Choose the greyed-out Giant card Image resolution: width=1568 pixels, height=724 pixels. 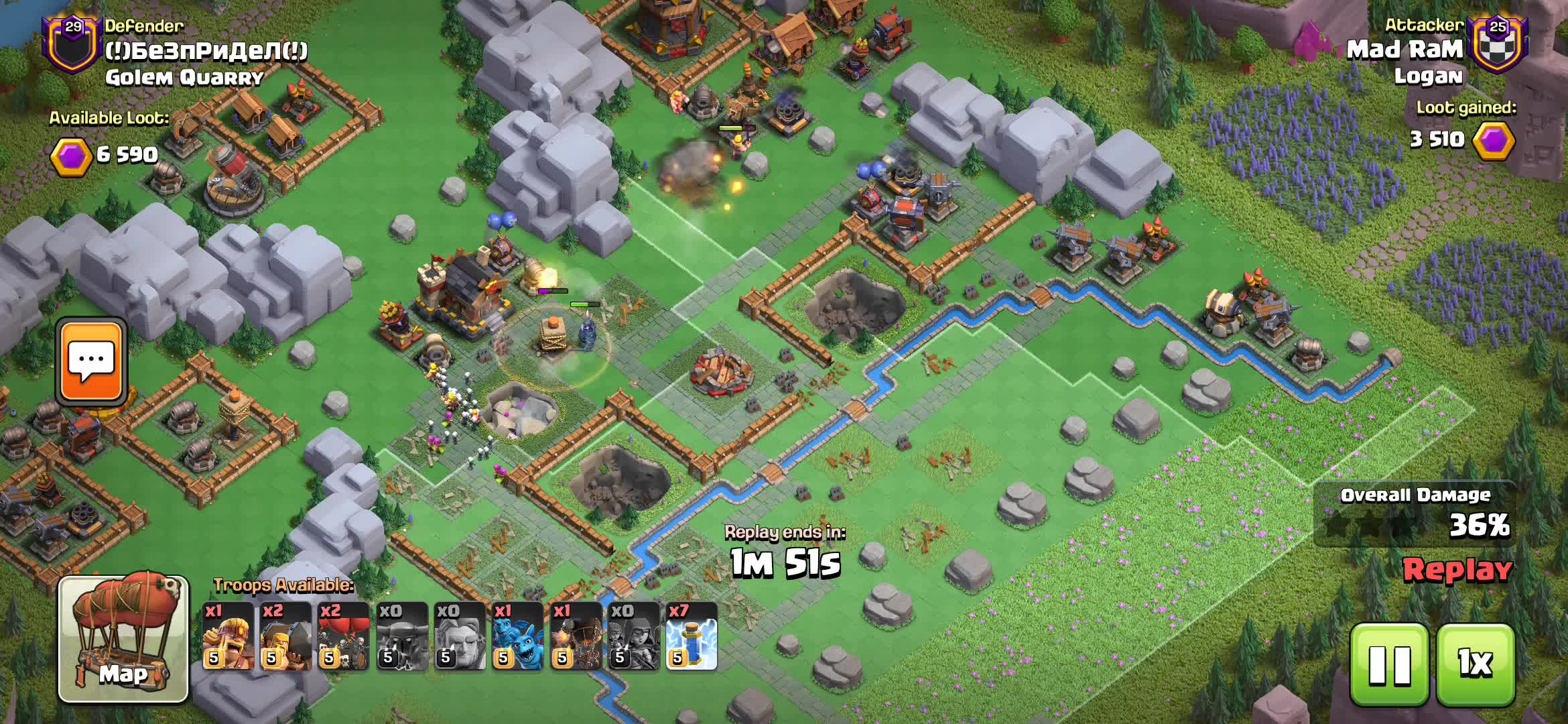point(460,636)
